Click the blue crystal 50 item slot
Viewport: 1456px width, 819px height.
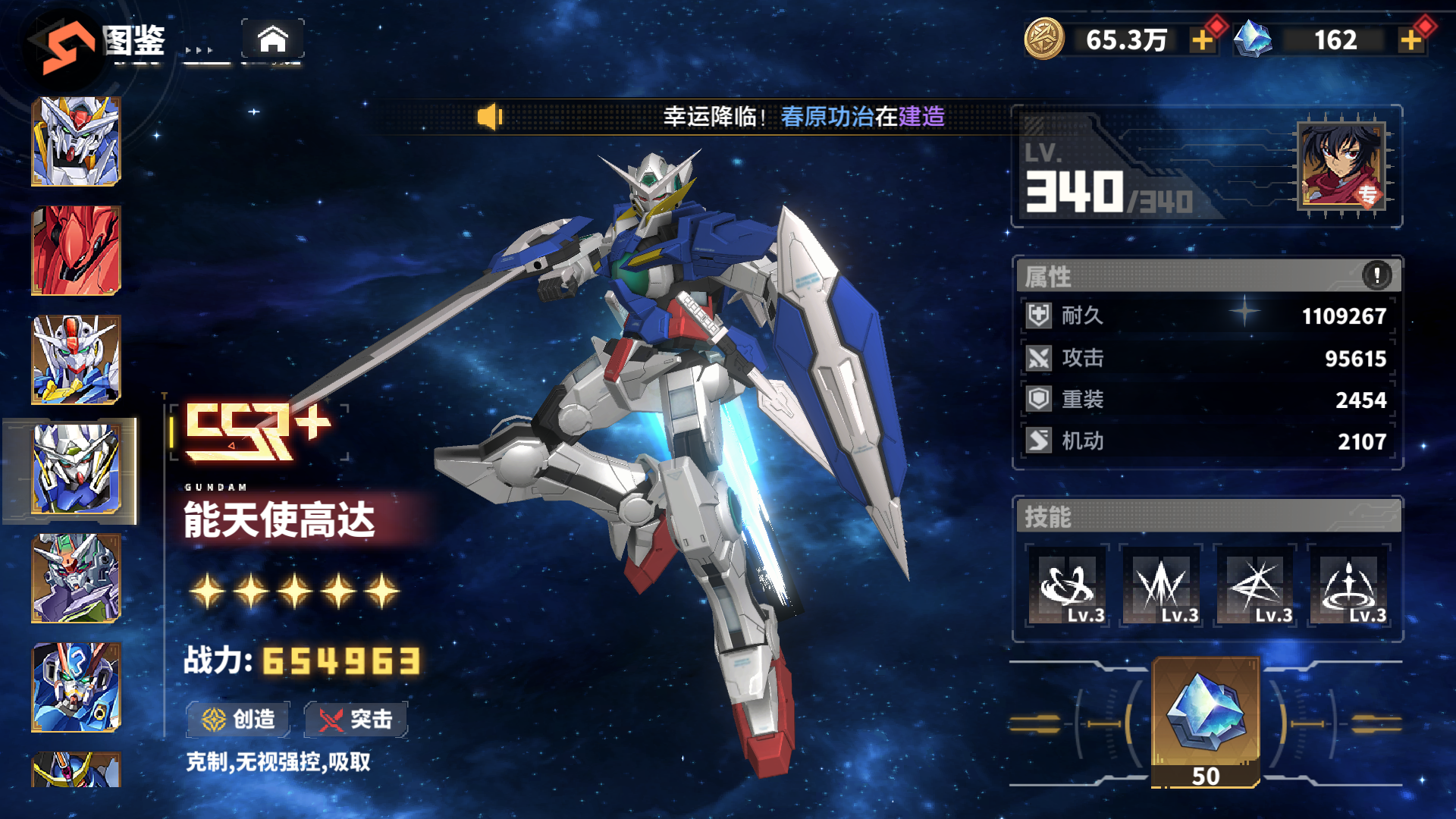tap(1205, 722)
